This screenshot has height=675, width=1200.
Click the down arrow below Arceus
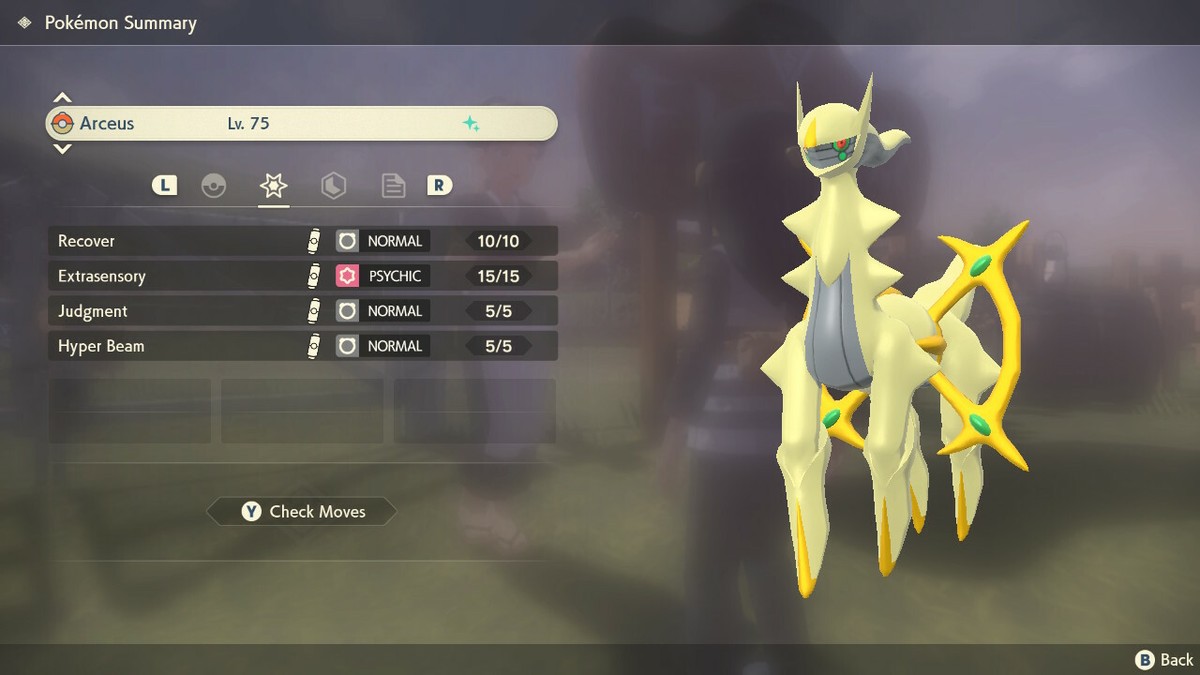[x=62, y=149]
